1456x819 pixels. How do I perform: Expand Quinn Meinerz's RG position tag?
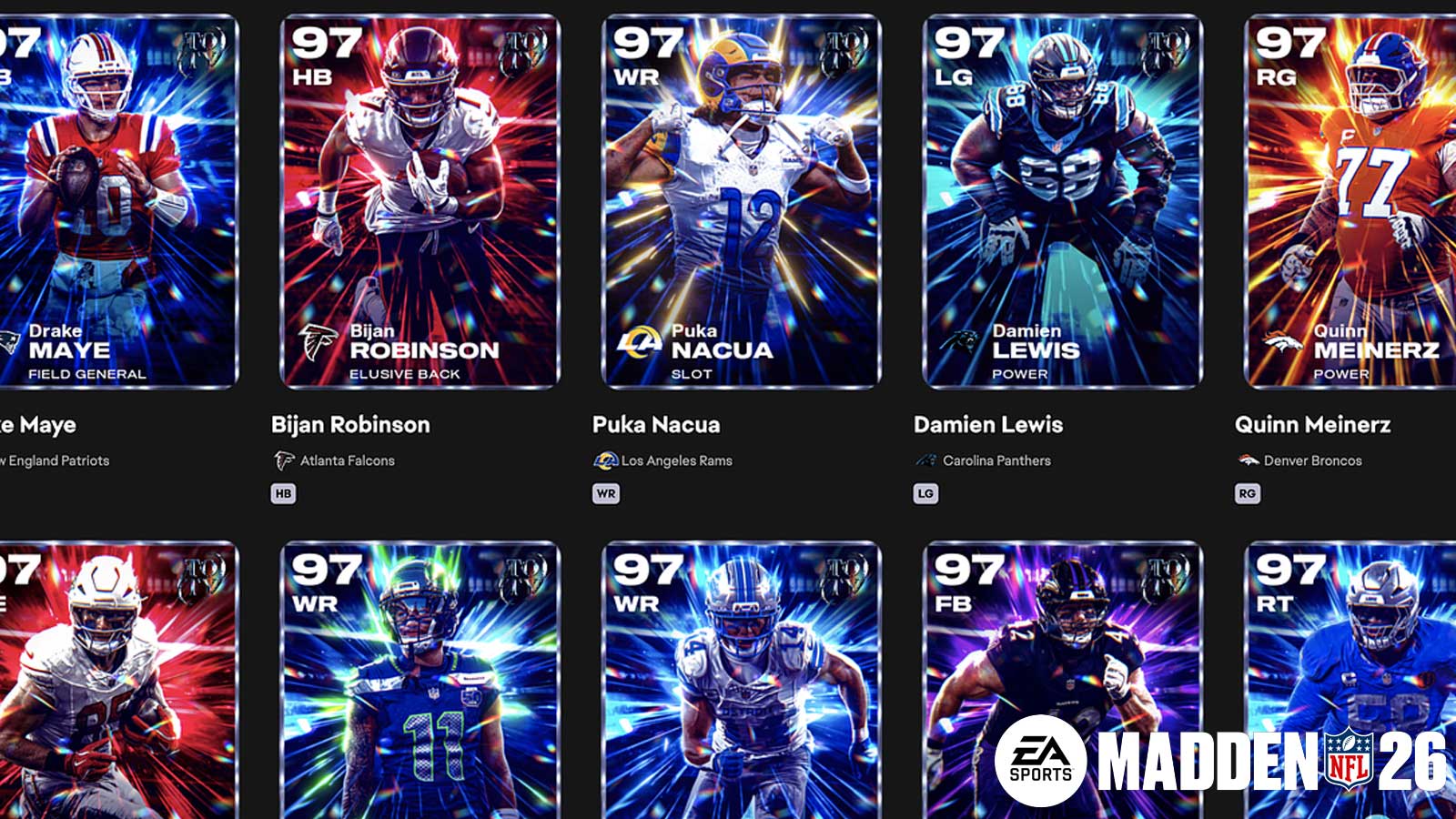(1249, 492)
